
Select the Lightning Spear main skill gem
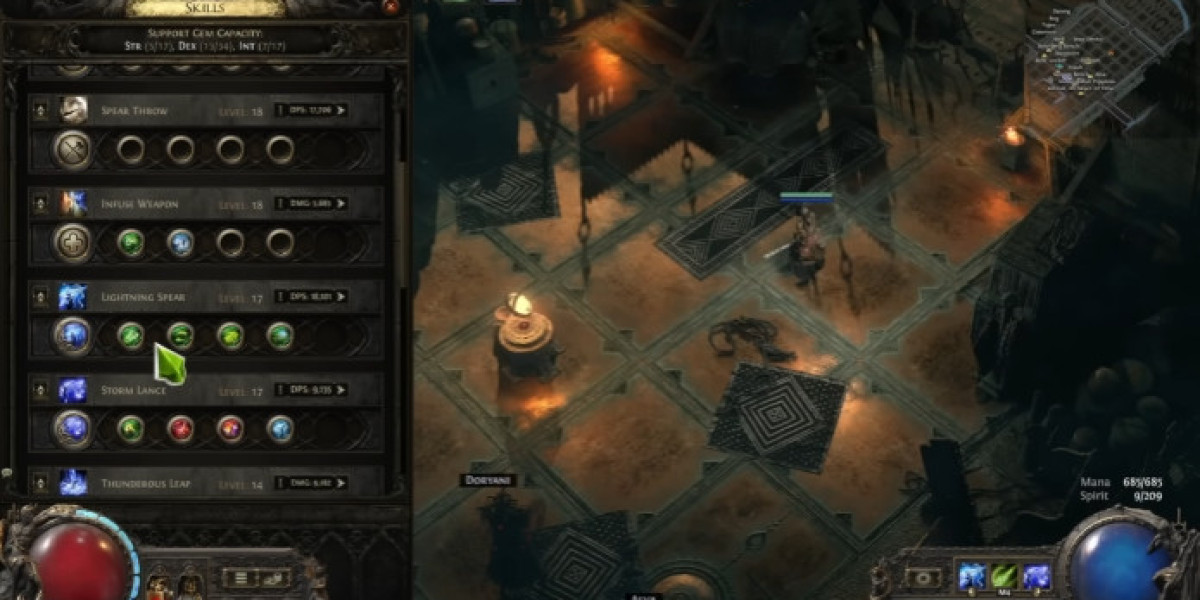tap(73, 336)
